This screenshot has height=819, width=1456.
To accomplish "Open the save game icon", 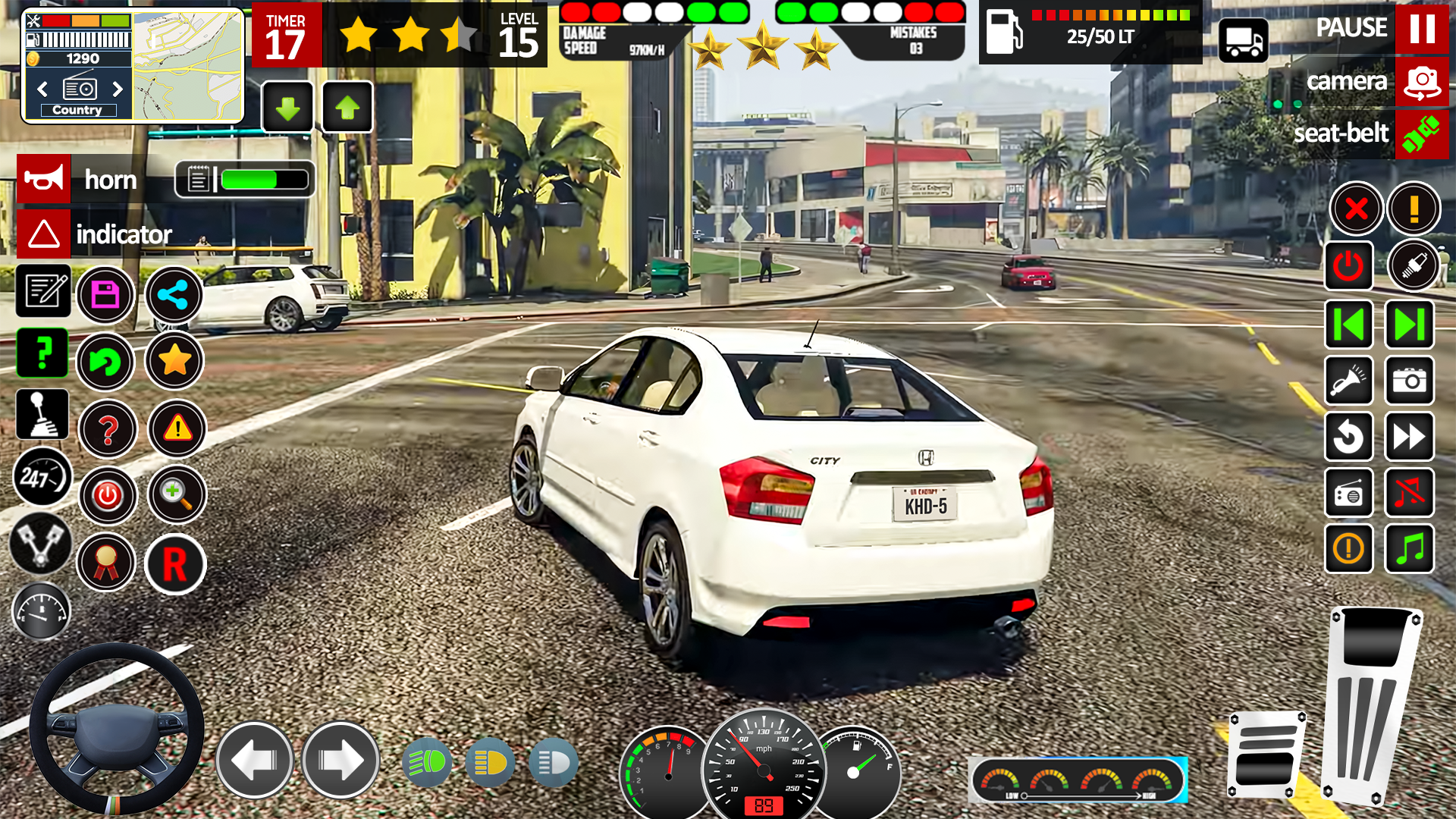I will pos(106,295).
